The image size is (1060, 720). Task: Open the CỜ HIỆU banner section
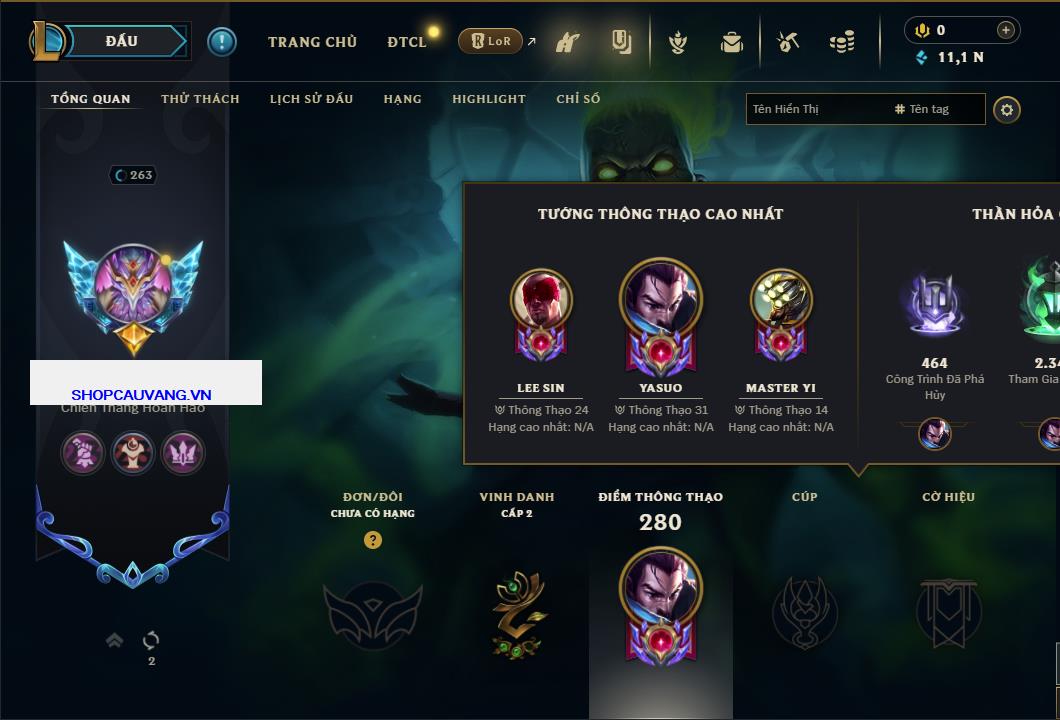coord(948,610)
